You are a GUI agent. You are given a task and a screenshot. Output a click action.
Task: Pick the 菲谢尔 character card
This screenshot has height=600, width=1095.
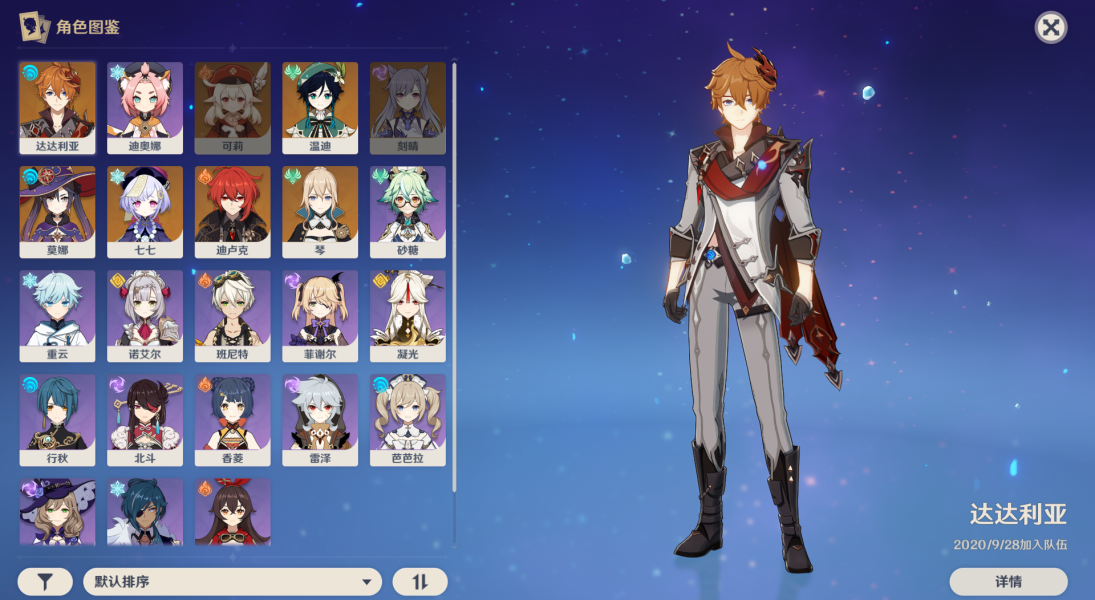click(320, 315)
